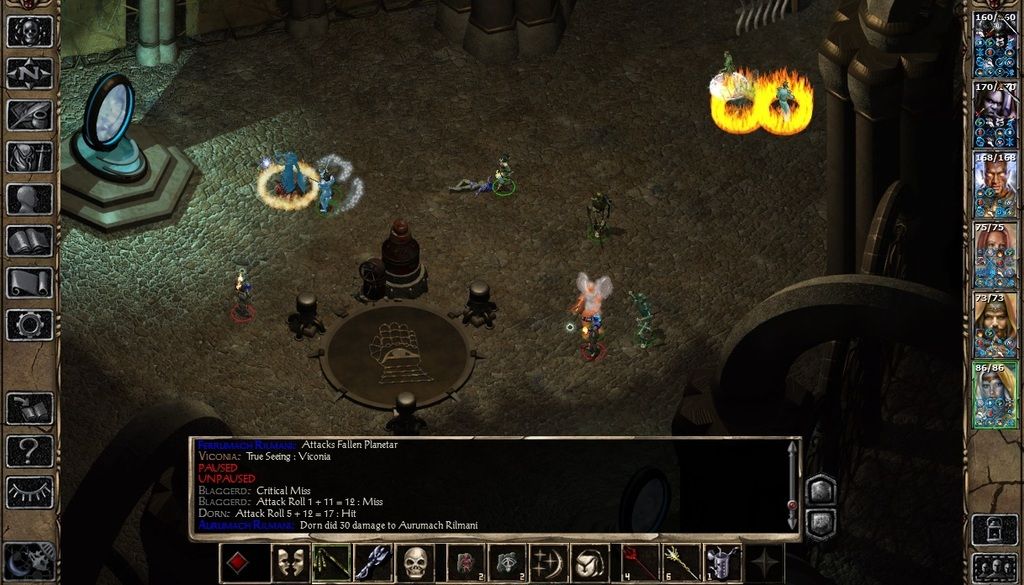The height and width of the screenshot is (585, 1024).
Task: Open the journal with the quill button
Action: click(29, 115)
